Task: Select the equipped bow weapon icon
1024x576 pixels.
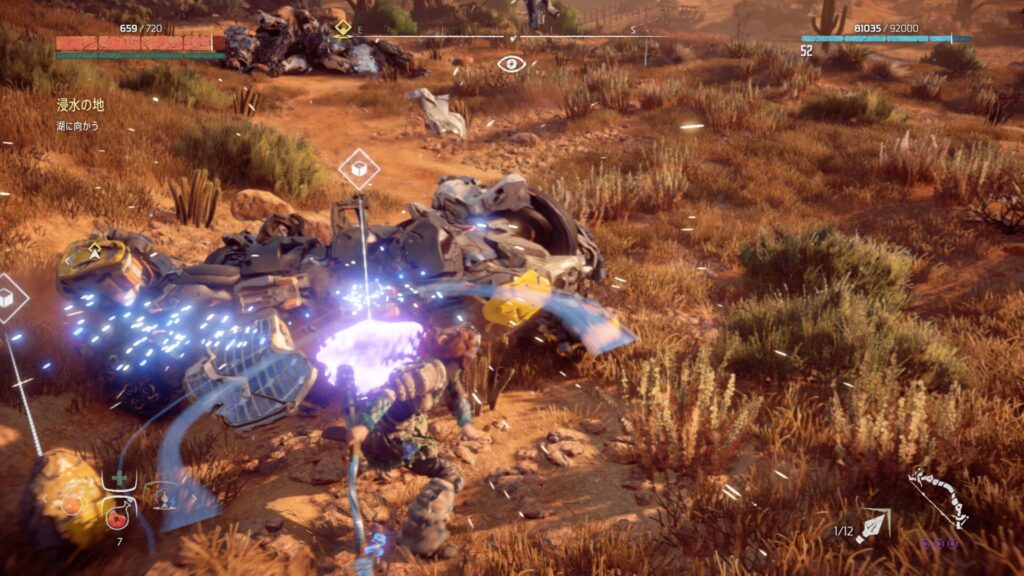Action: coord(937,498)
